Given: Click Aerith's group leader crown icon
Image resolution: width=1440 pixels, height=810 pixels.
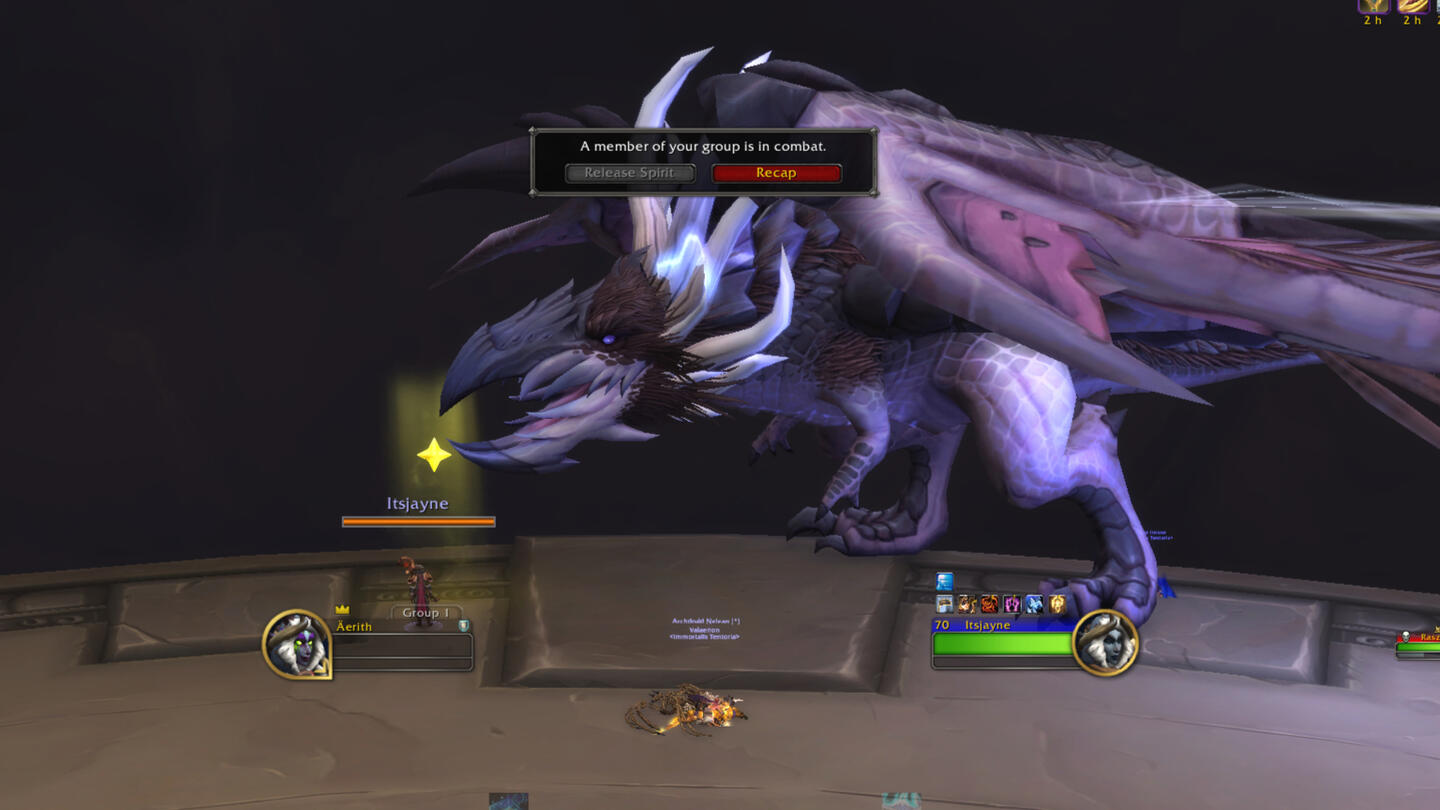Looking at the screenshot, I should click(342, 609).
